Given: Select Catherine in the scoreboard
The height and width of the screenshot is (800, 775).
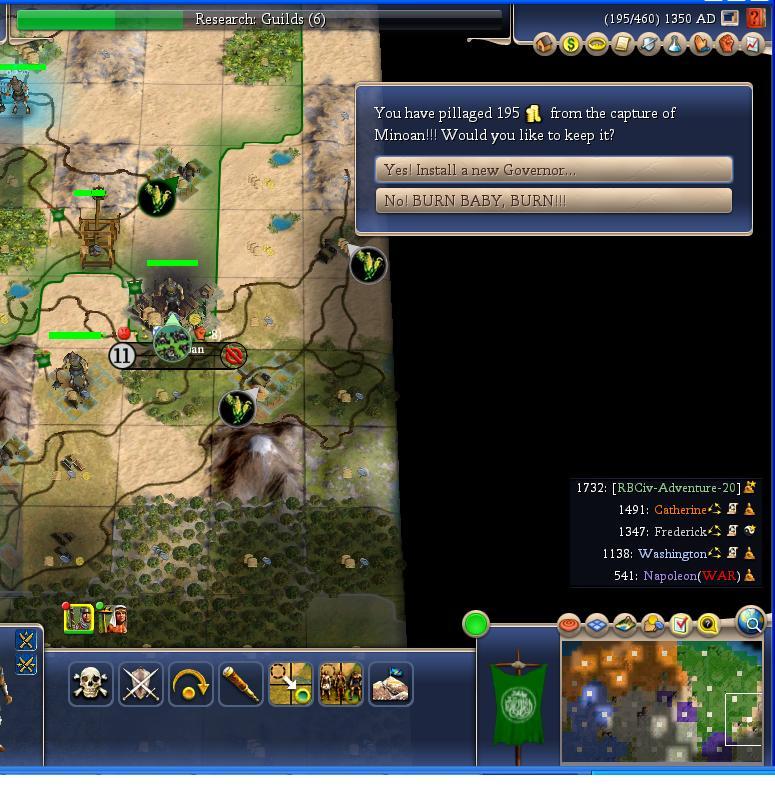Looking at the screenshot, I should [x=679, y=510].
